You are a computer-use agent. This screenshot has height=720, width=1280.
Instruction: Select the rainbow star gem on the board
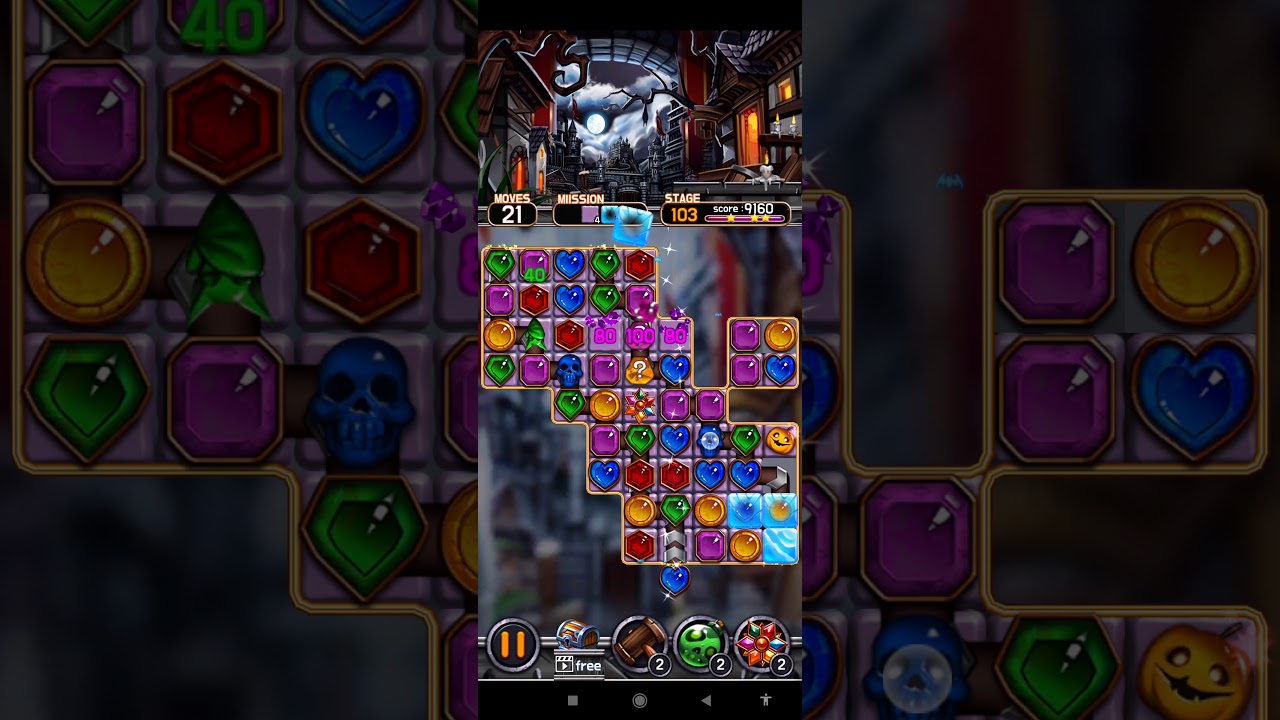639,405
